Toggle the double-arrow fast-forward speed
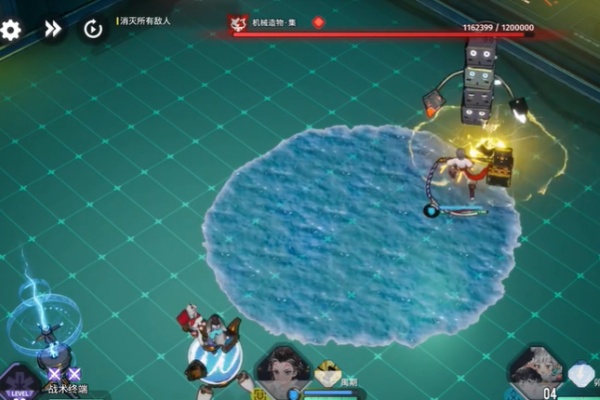The height and width of the screenshot is (400, 600). (53, 29)
